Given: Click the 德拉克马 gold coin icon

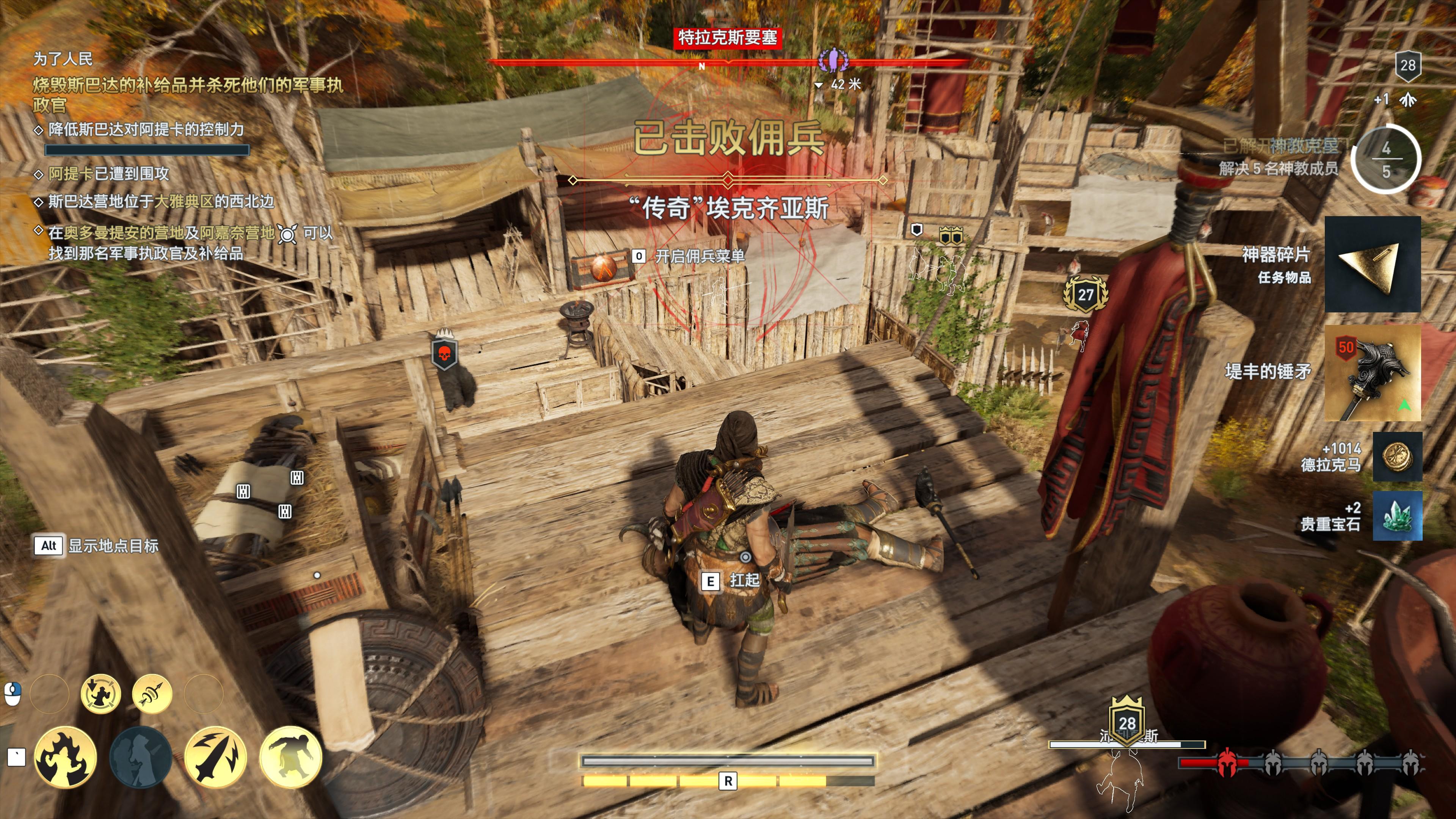Looking at the screenshot, I should pyautogui.click(x=1396, y=457).
